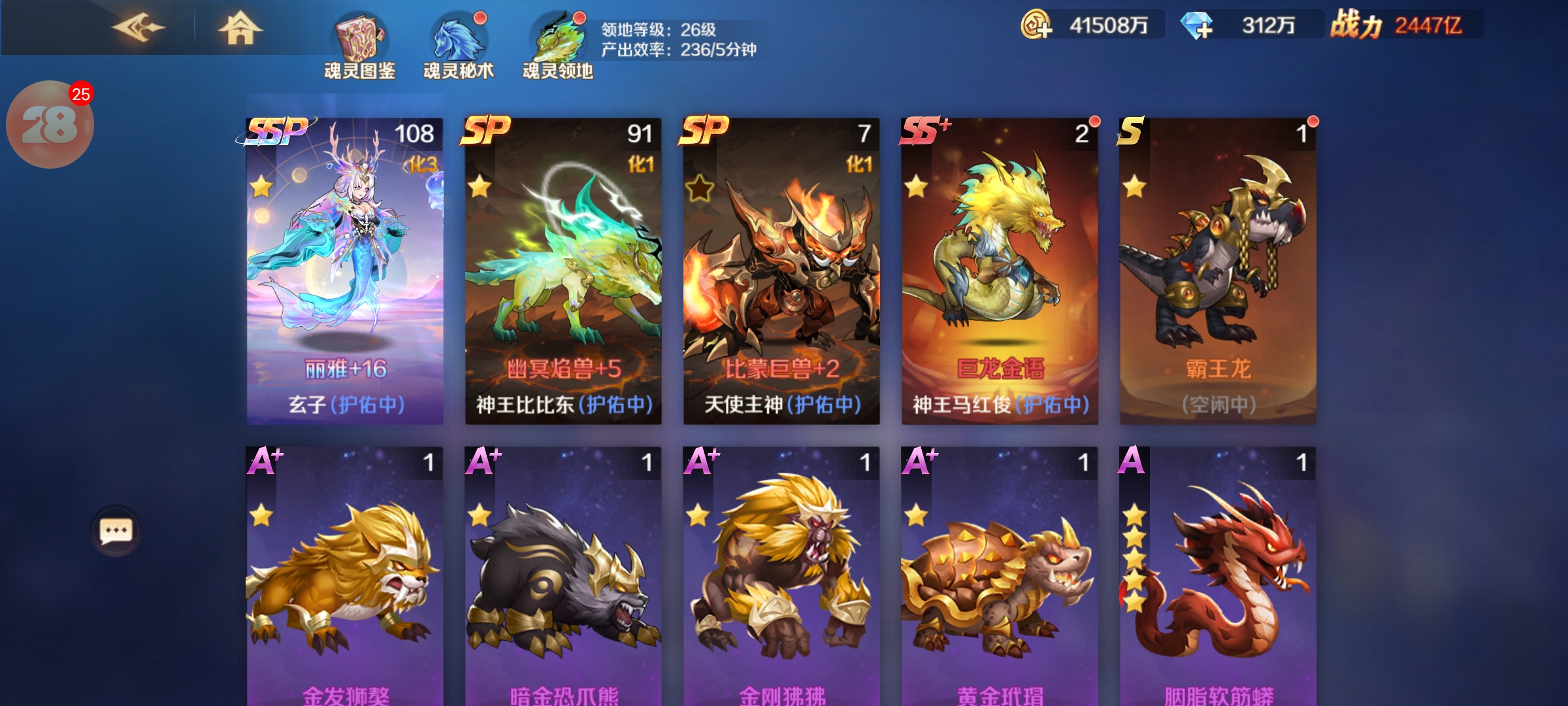Choose the 比蒙巨兽+2 spirit card
This screenshot has width=1568, height=706.
[x=781, y=271]
